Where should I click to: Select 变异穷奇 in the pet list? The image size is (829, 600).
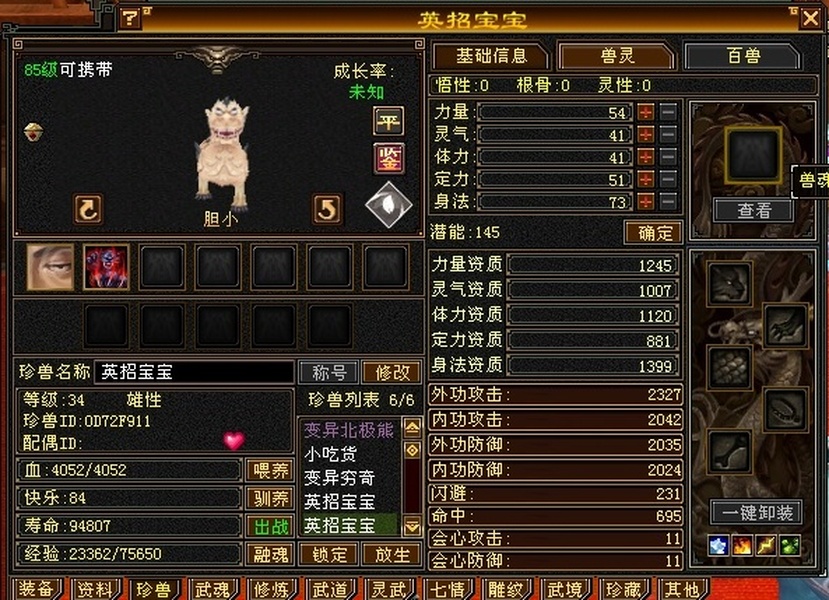(340, 478)
